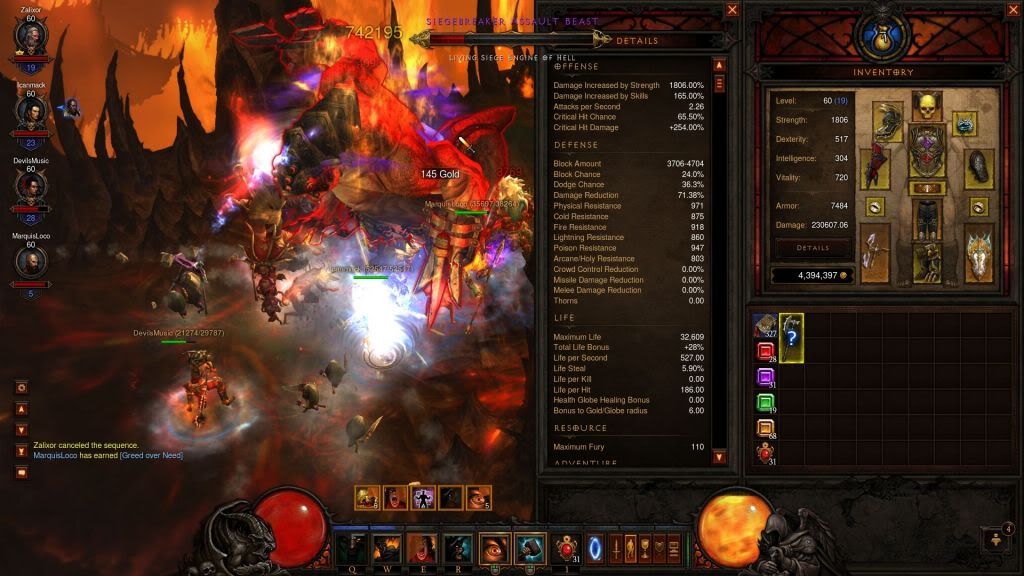Select the equipped chest armor slot

(926, 151)
